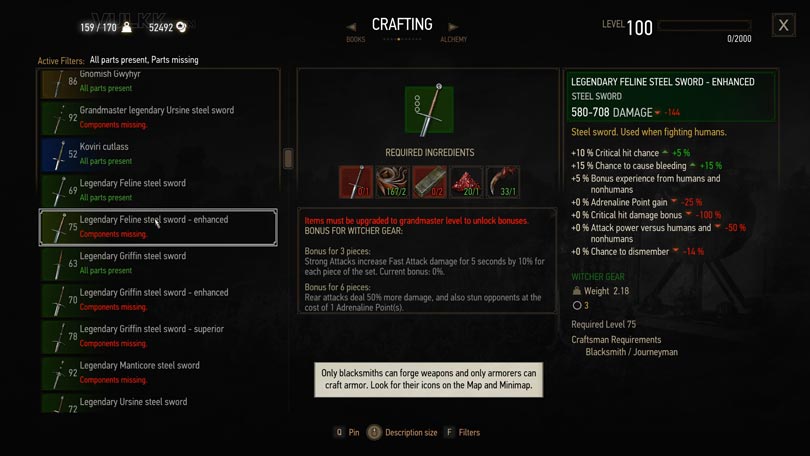810x456 pixels.
Task: Select the bottom Legendary Ursine steel sword
Action: 158,404
